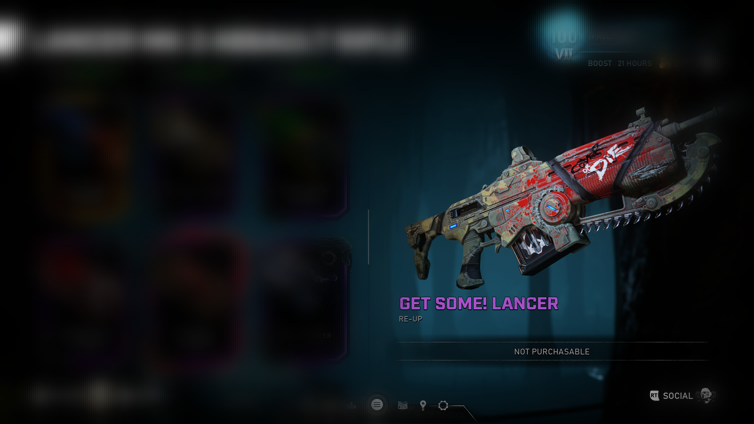Image resolution: width=754 pixels, height=424 pixels.
Task: Open the Social menu
Action: pyautogui.click(x=677, y=396)
